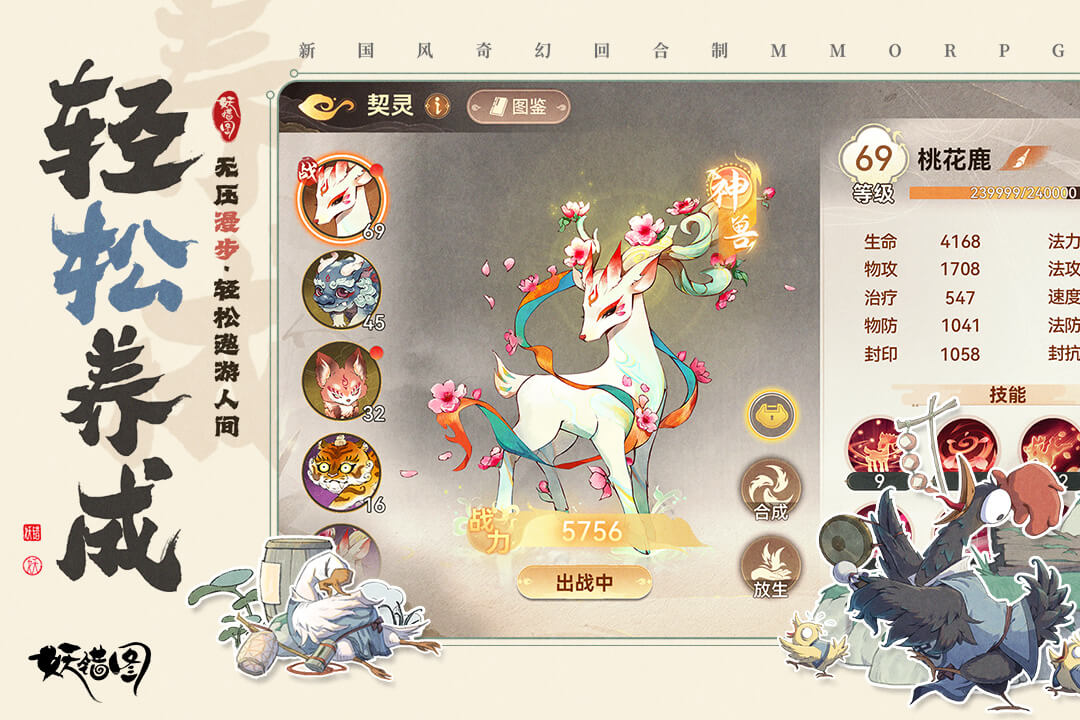Image resolution: width=1080 pixels, height=720 pixels.
Task: Tap the 放生 release button
Action: pos(770,568)
